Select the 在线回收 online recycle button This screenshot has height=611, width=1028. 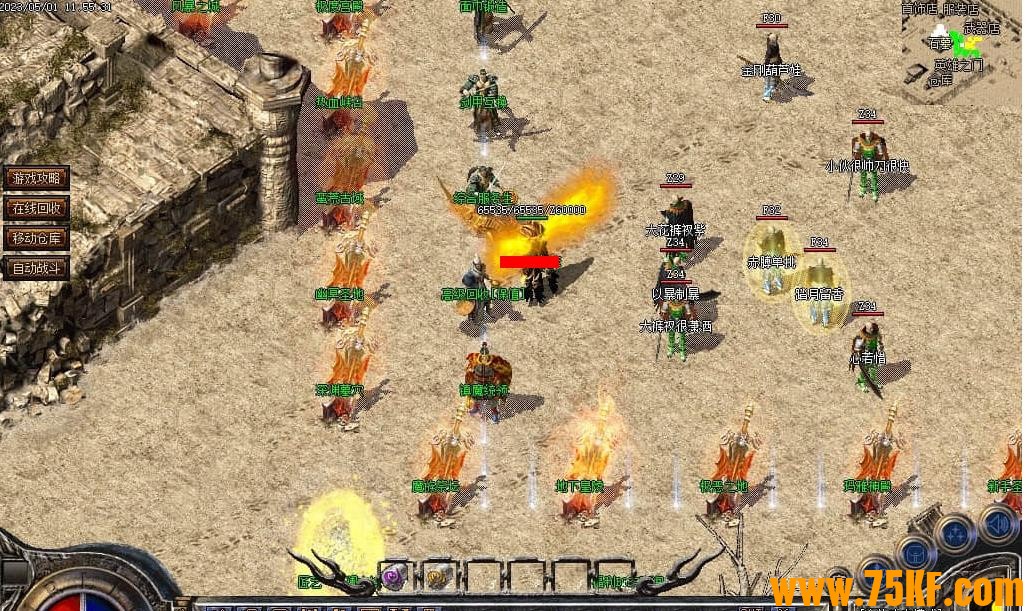click(37, 208)
